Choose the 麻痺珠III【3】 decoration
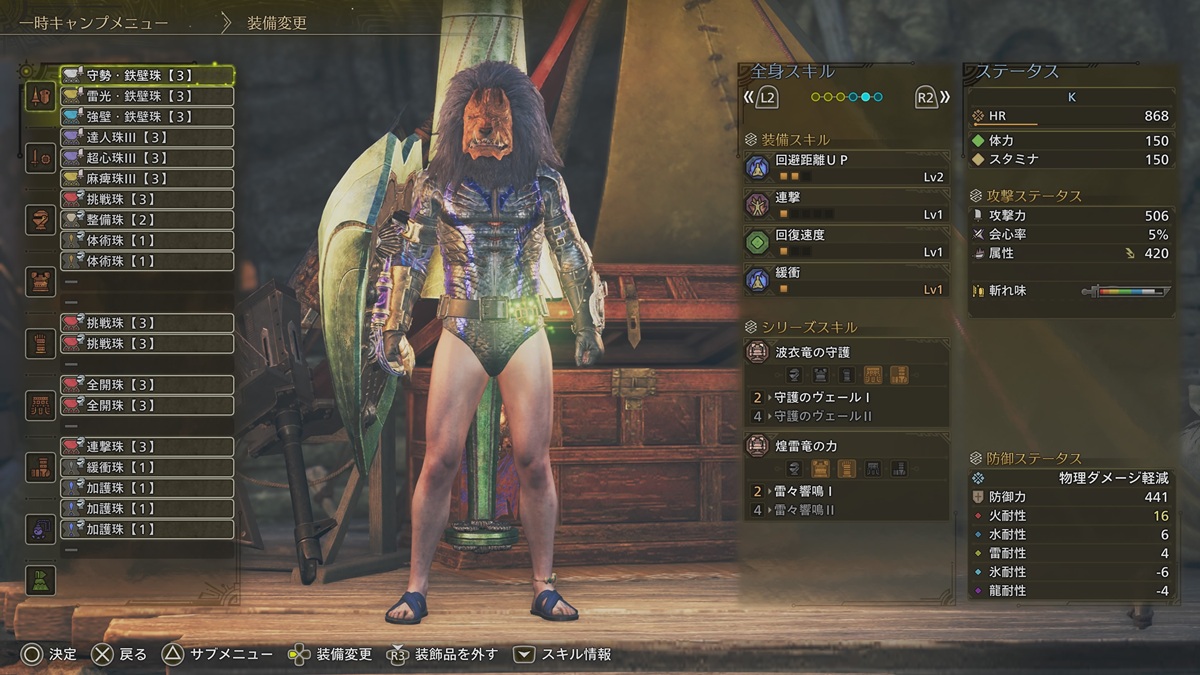Screen dimensions: 1200x675 coord(147,179)
